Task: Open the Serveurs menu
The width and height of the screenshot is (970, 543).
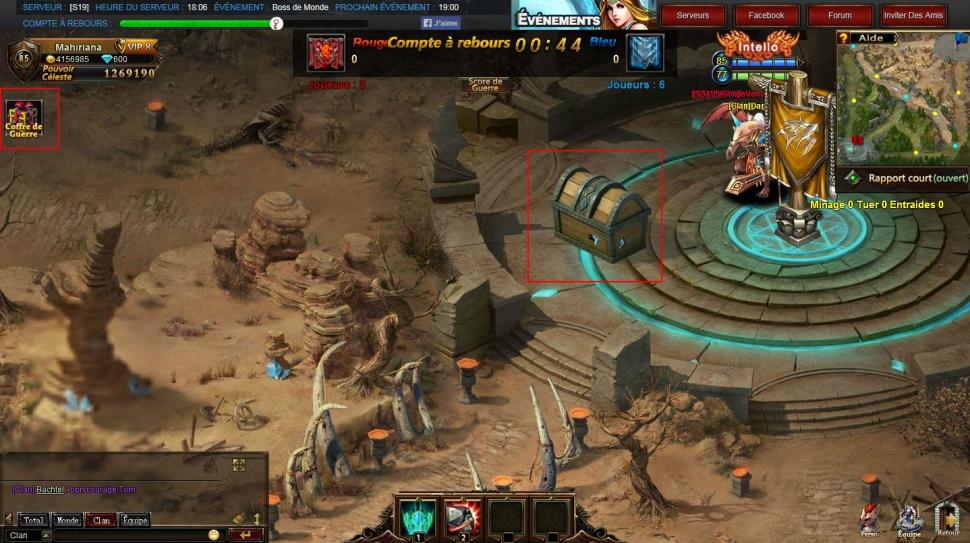Action: click(x=693, y=15)
